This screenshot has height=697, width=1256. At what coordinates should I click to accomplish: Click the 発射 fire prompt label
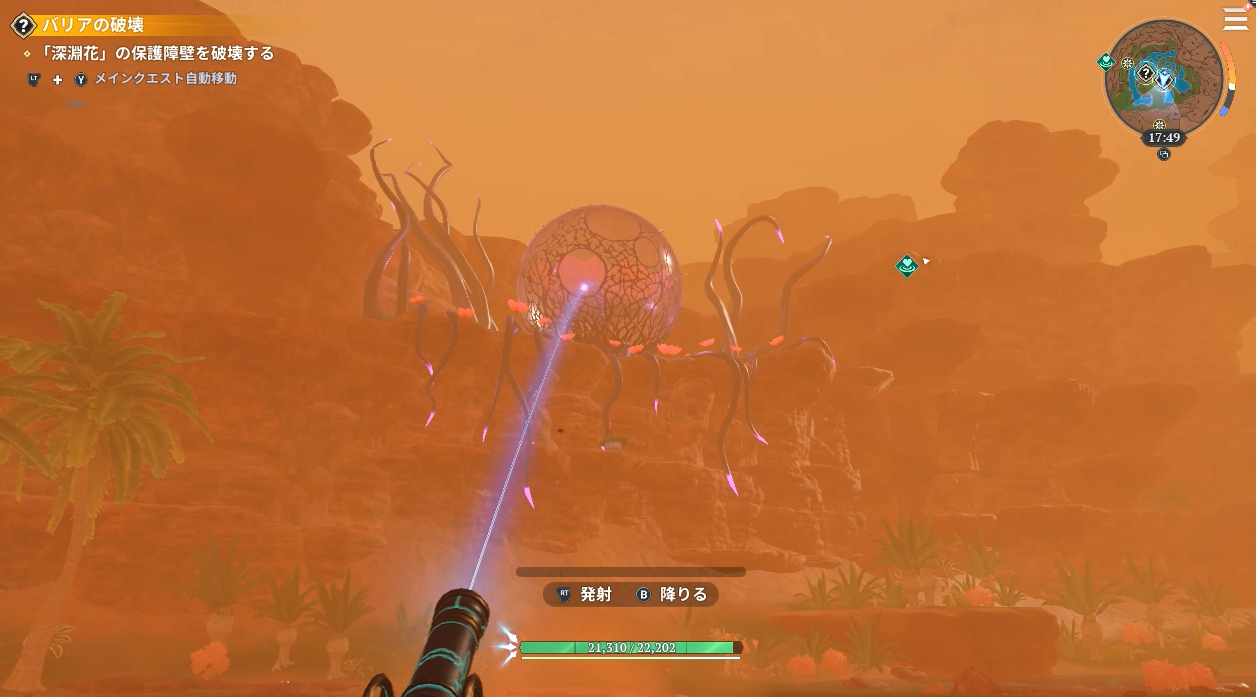[x=596, y=594]
